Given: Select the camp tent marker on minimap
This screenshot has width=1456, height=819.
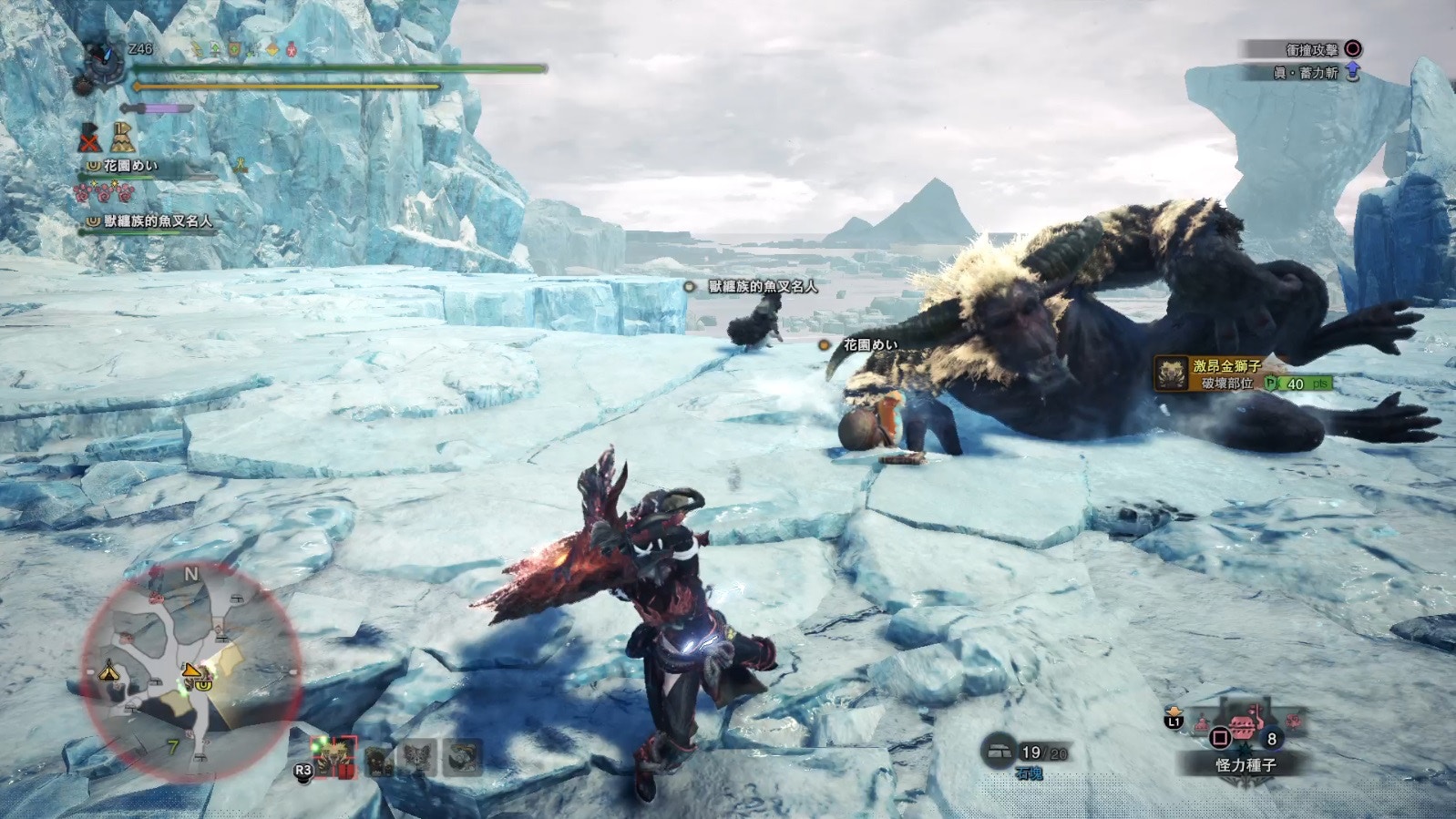Looking at the screenshot, I should coord(109,671).
